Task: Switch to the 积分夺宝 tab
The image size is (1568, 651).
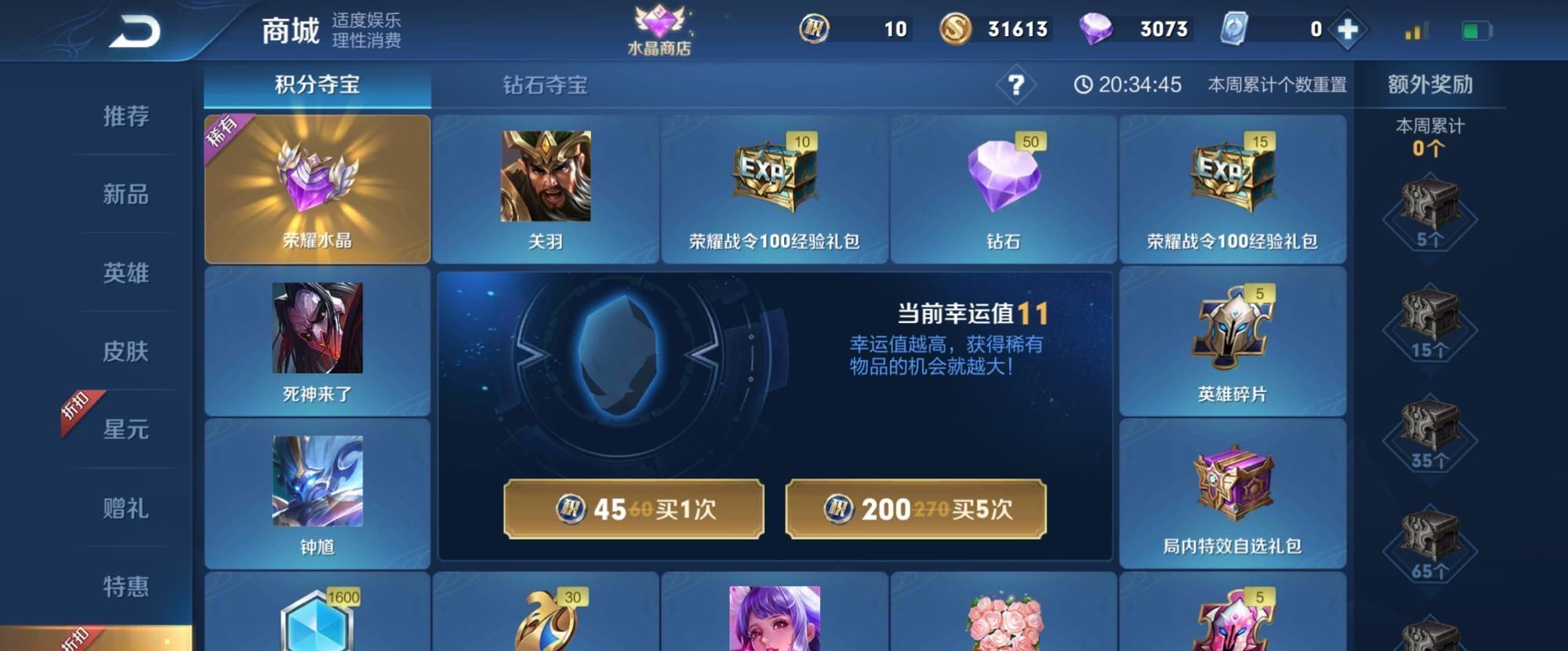Action: coord(317,86)
